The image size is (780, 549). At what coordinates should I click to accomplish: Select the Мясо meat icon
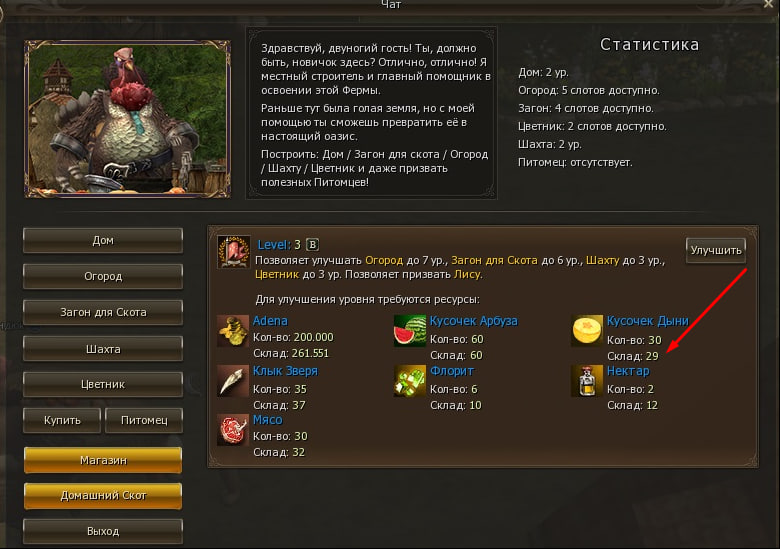[x=233, y=429]
